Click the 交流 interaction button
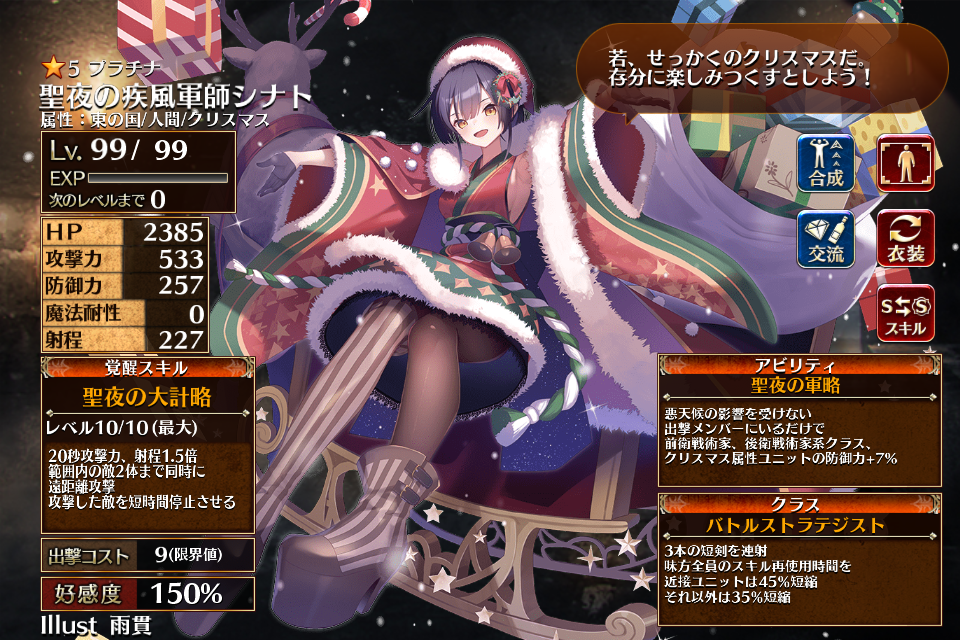This screenshot has width=960, height=640. 826,238
